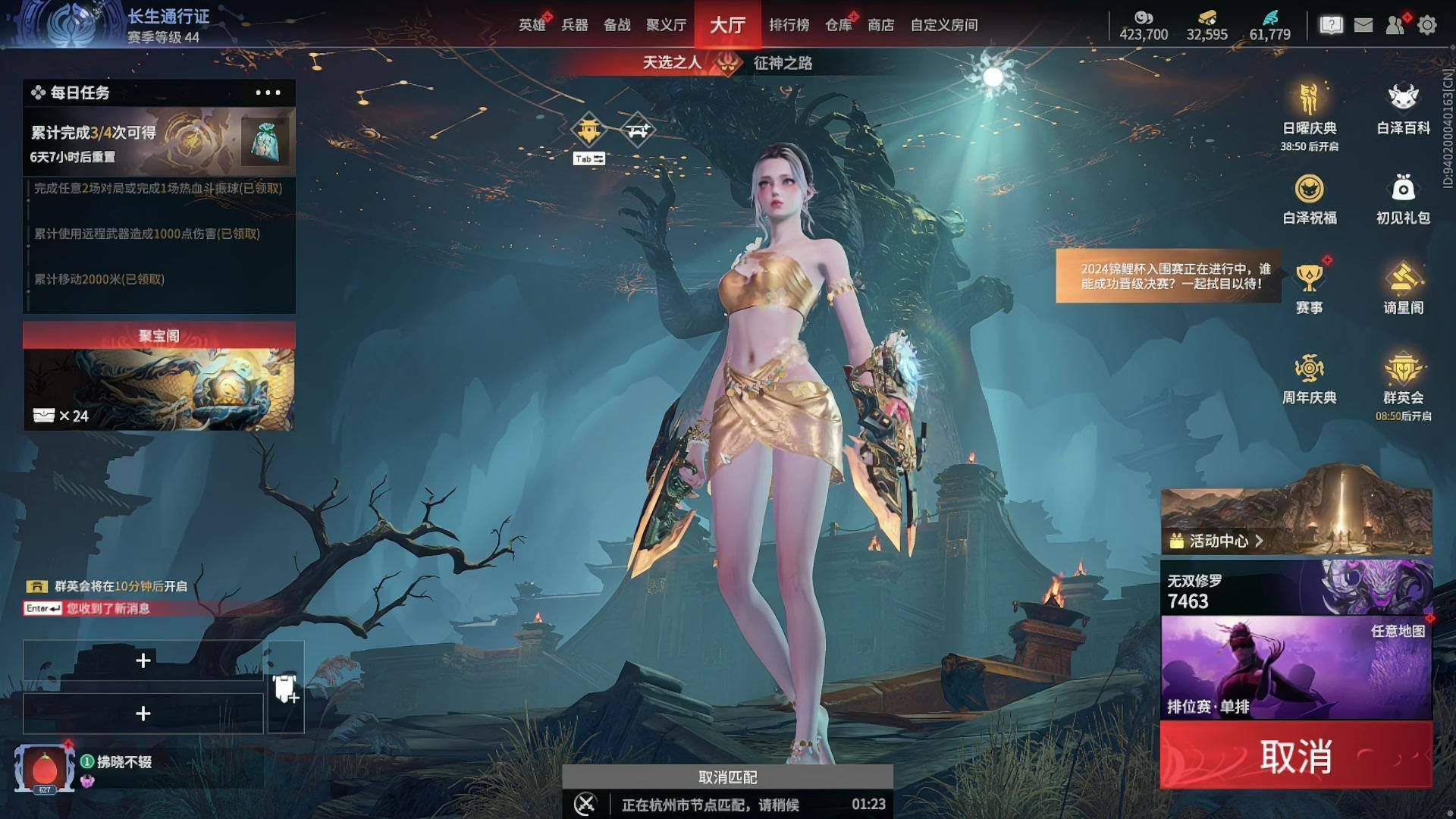Open the settings gear icon
This screenshot has height=819, width=1456.
coord(1427,25)
